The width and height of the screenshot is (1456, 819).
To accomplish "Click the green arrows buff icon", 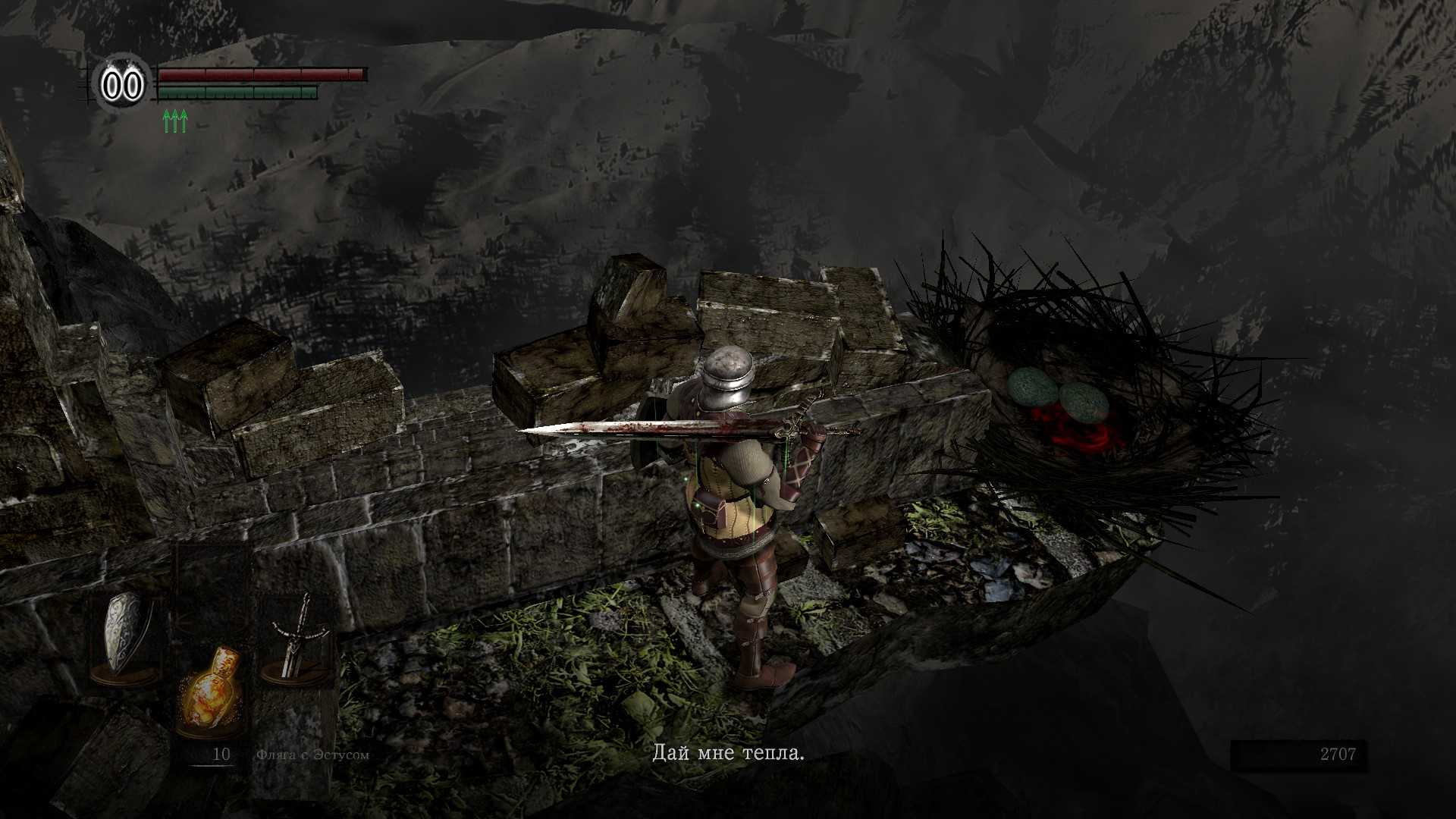I will (174, 121).
